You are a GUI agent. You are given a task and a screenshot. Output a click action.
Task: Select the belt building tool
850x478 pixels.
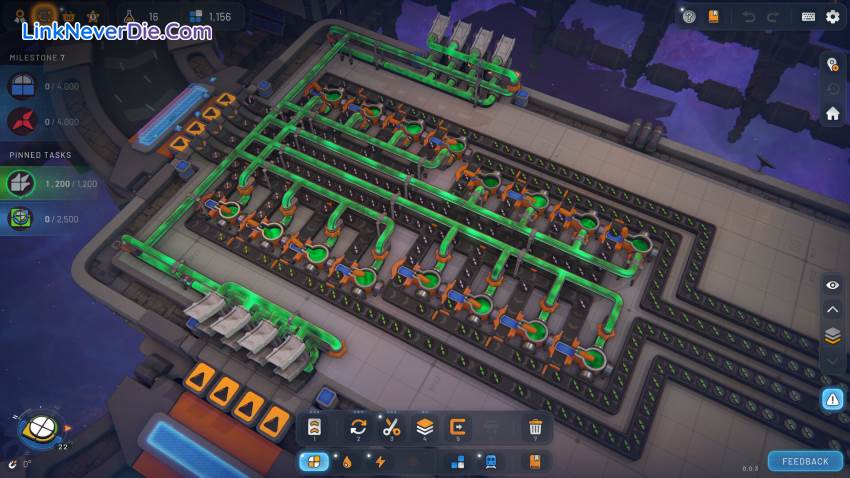(314, 427)
